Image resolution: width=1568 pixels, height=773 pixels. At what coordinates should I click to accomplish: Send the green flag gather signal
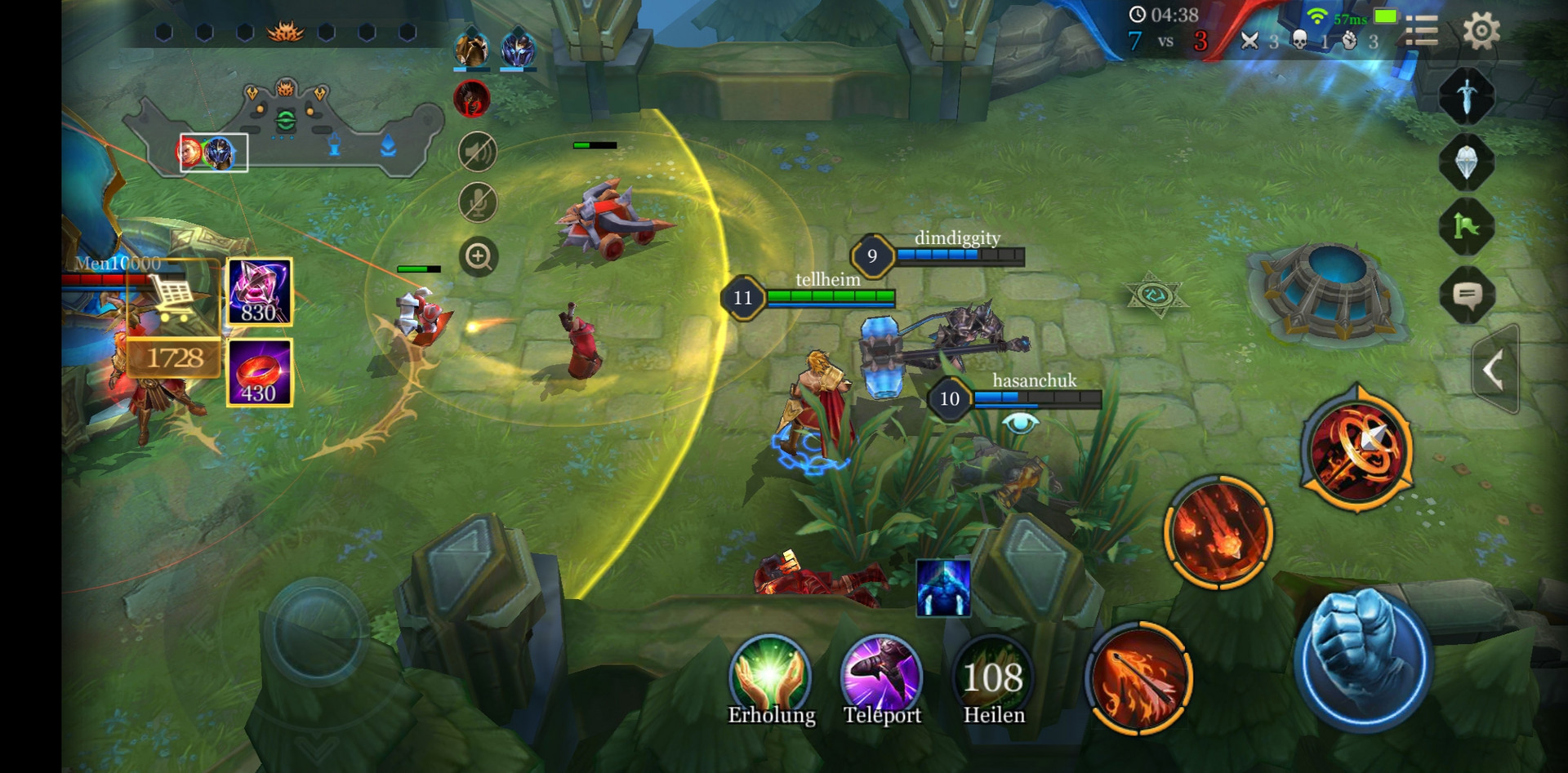click(x=1467, y=227)
